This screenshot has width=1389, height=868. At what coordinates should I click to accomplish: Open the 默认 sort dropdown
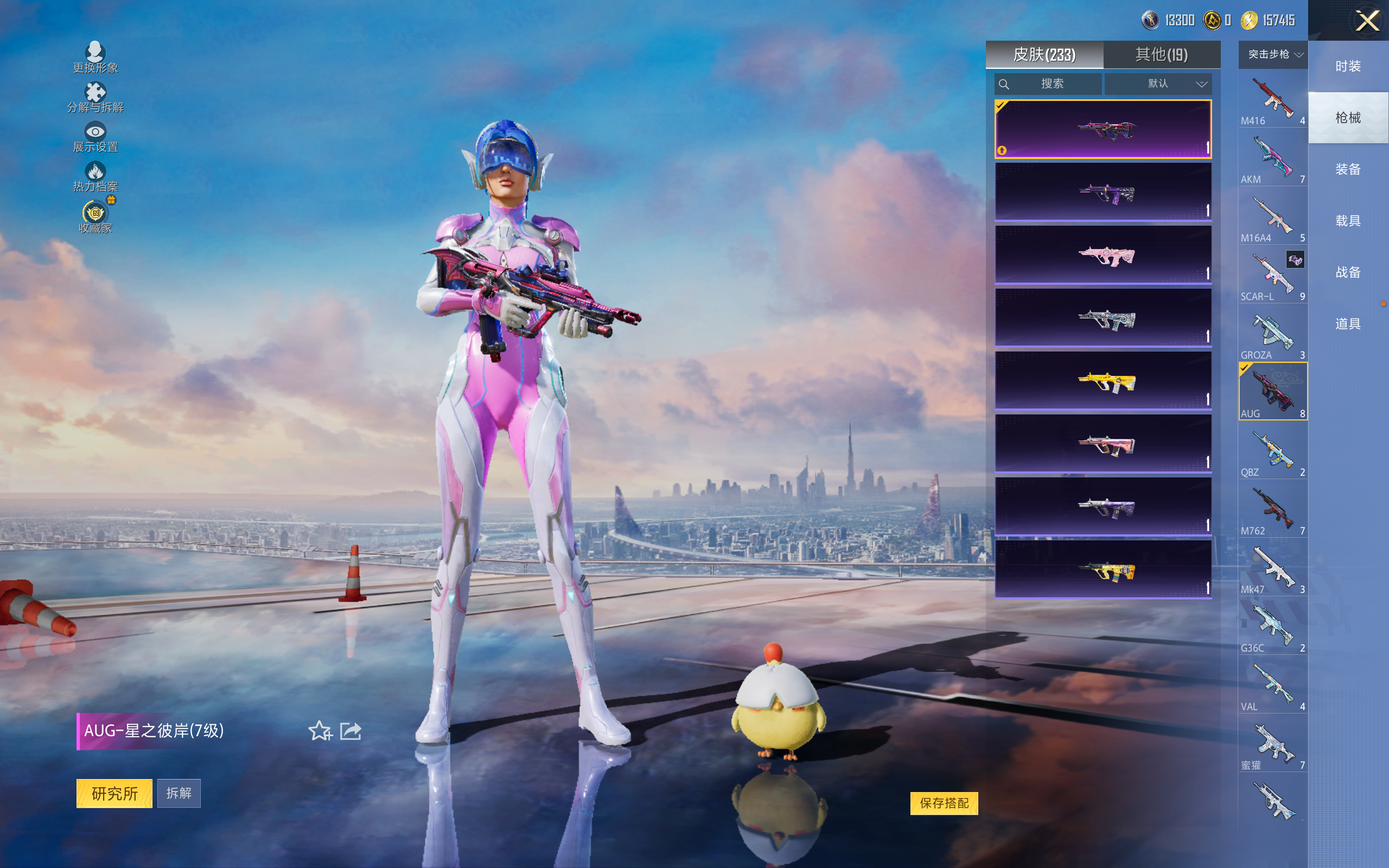click(1158, 84)
